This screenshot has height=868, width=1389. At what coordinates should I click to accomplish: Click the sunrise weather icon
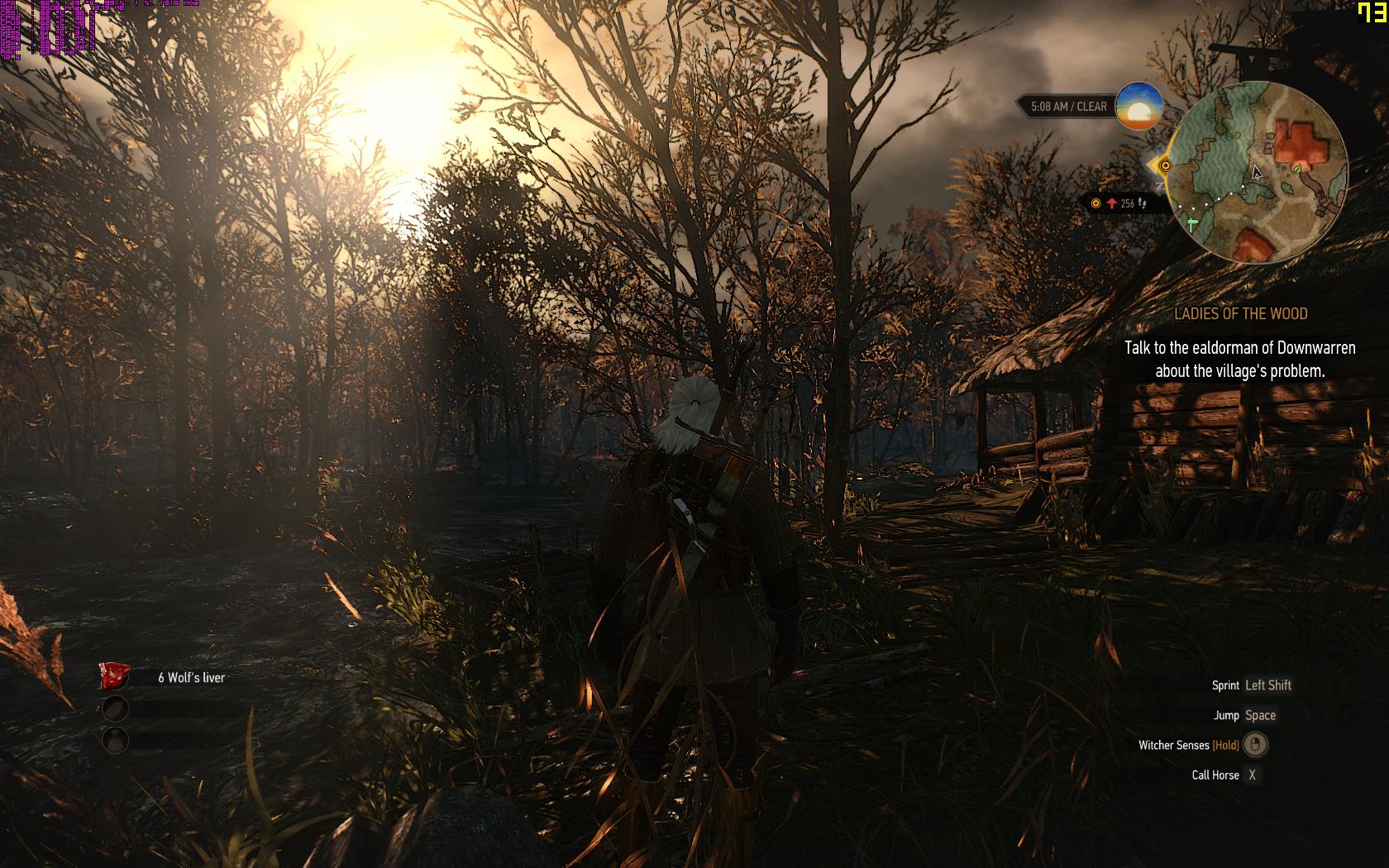coord(1138,106)
